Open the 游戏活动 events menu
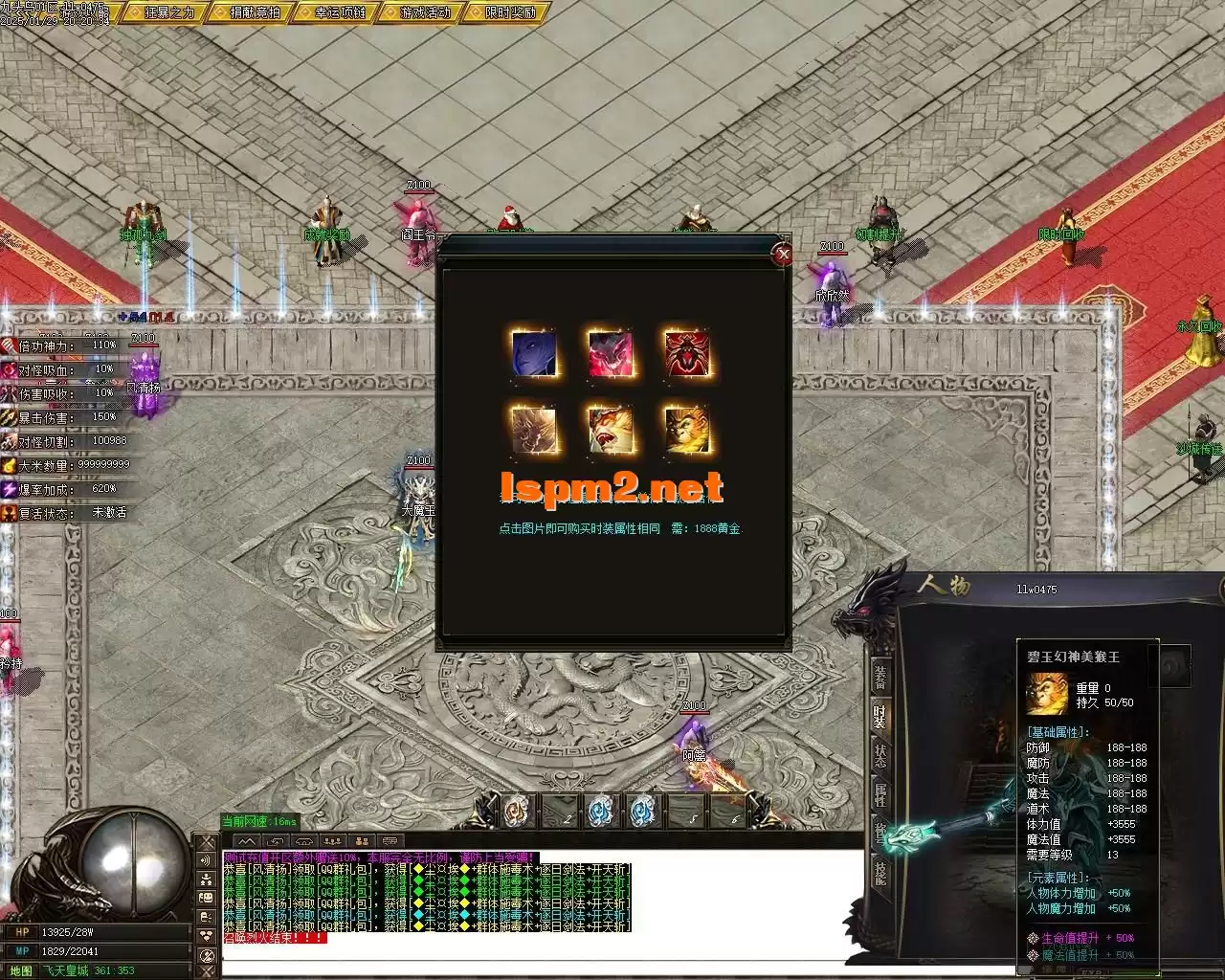Screen dimensions: 1225x980 [424, 12]
